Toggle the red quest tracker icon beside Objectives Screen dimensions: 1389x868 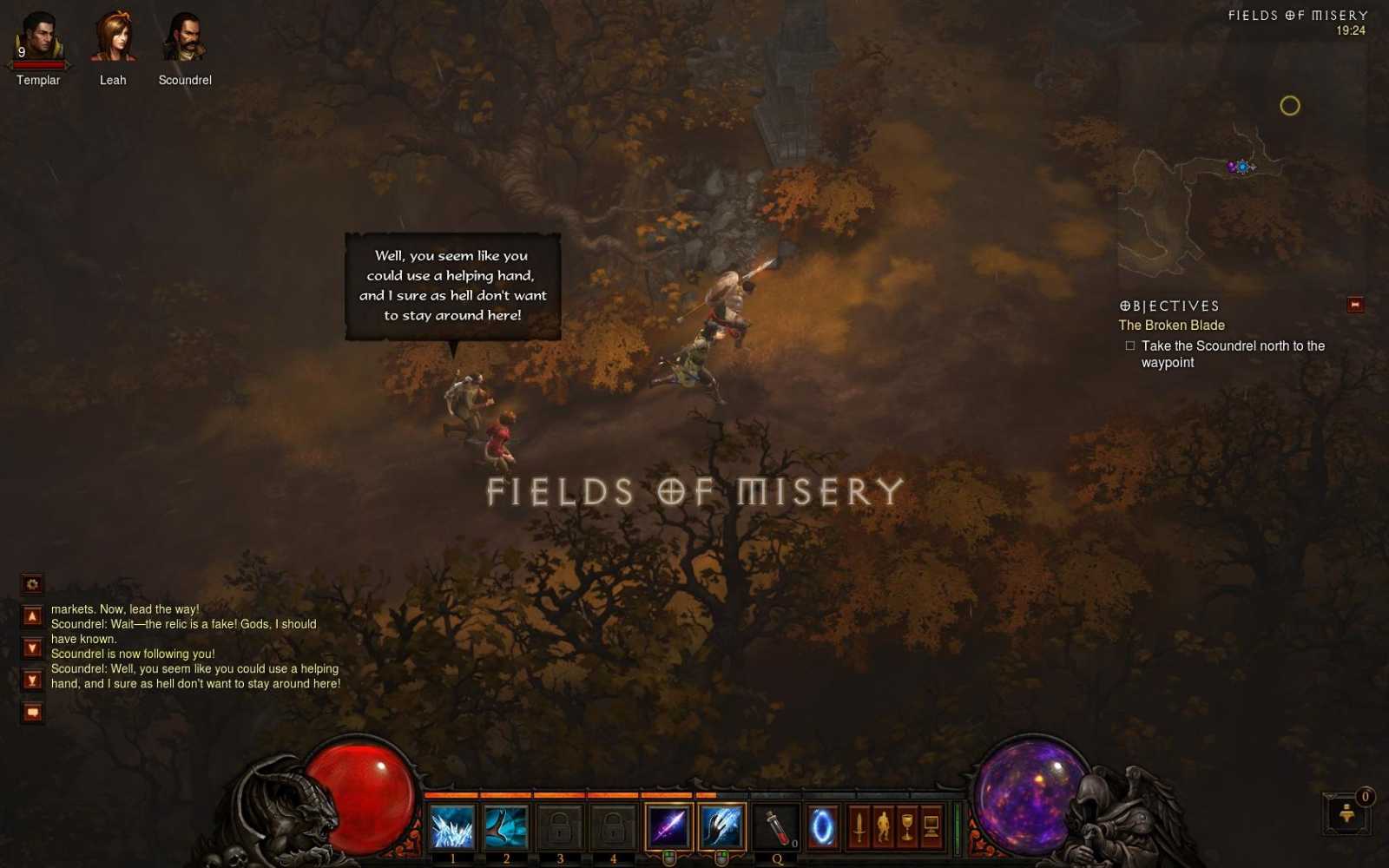1353,305
